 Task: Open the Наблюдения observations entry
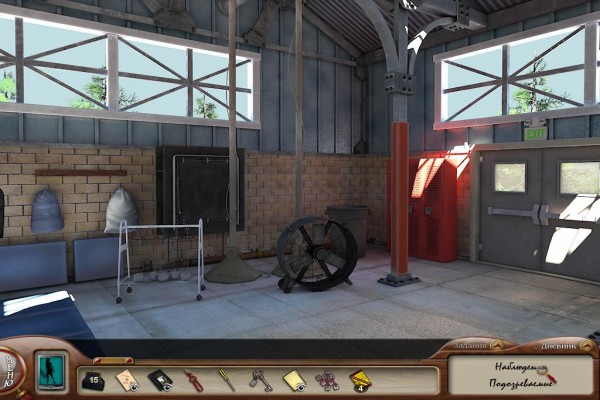coord(511,368)
